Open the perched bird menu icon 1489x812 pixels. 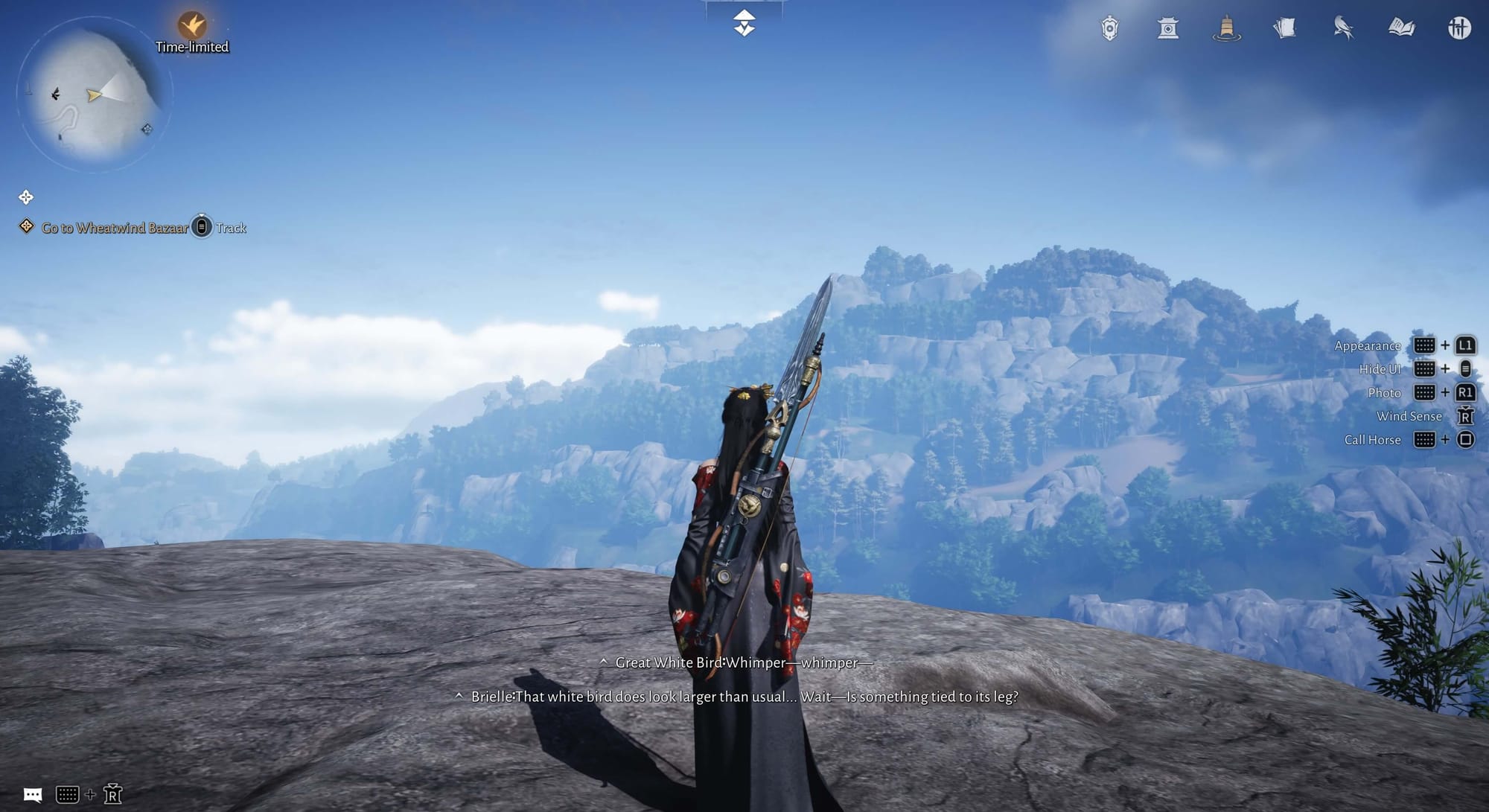(1343, 29)
